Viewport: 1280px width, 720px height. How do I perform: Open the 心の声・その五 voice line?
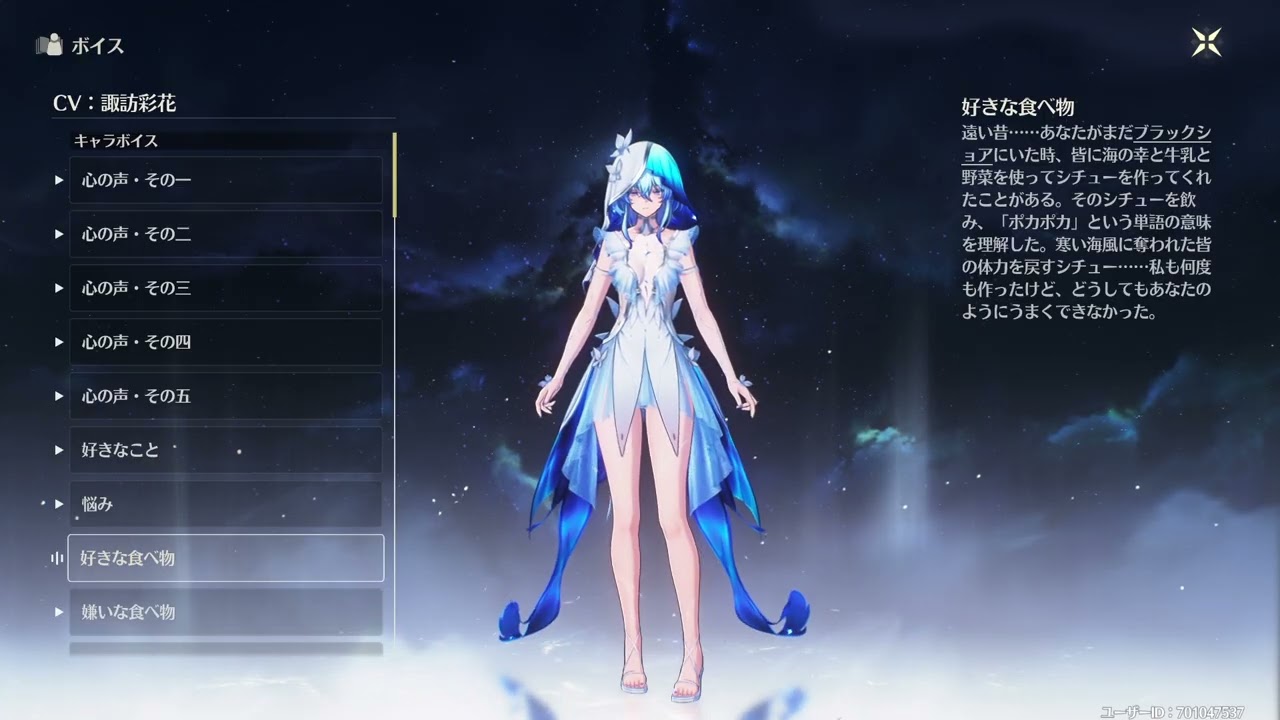[225, 396]
